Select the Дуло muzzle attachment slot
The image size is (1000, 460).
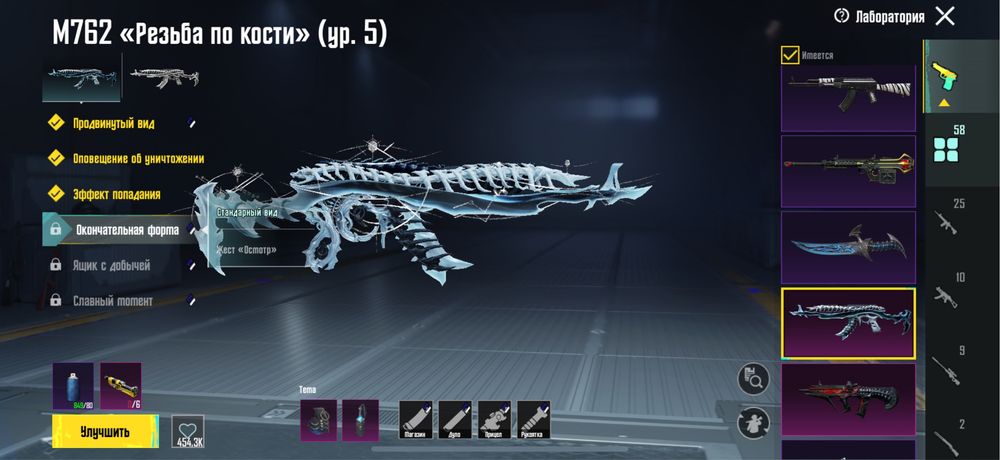[455, 420]
